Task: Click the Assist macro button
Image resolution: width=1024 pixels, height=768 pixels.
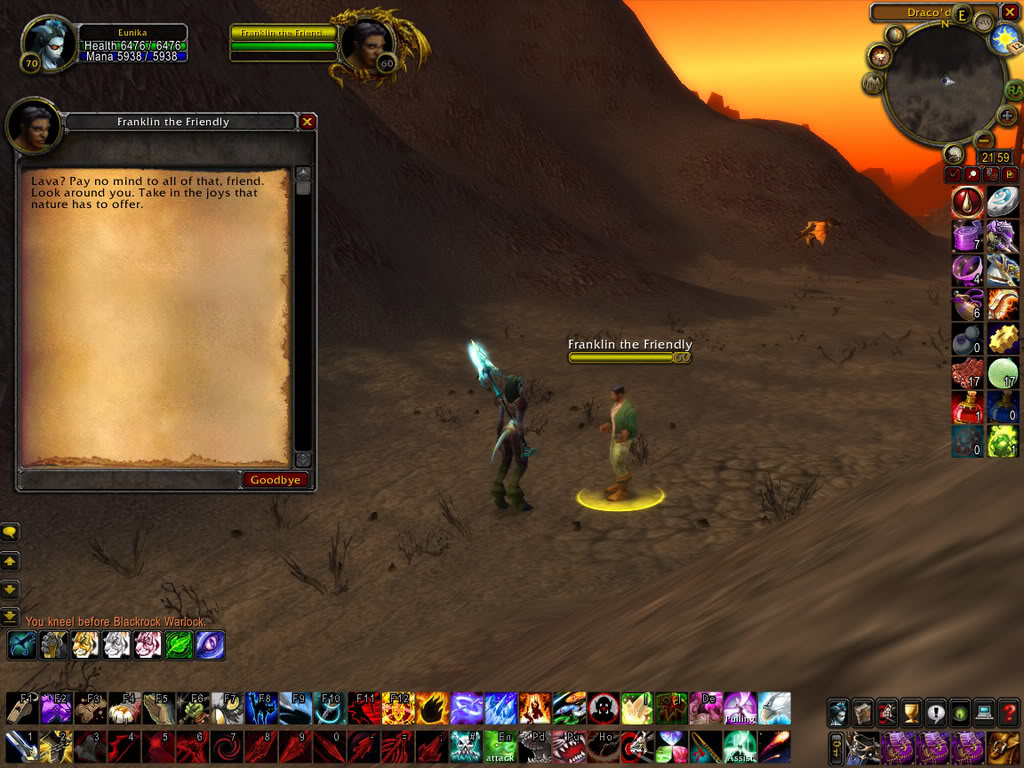Action: pos(740,746)
